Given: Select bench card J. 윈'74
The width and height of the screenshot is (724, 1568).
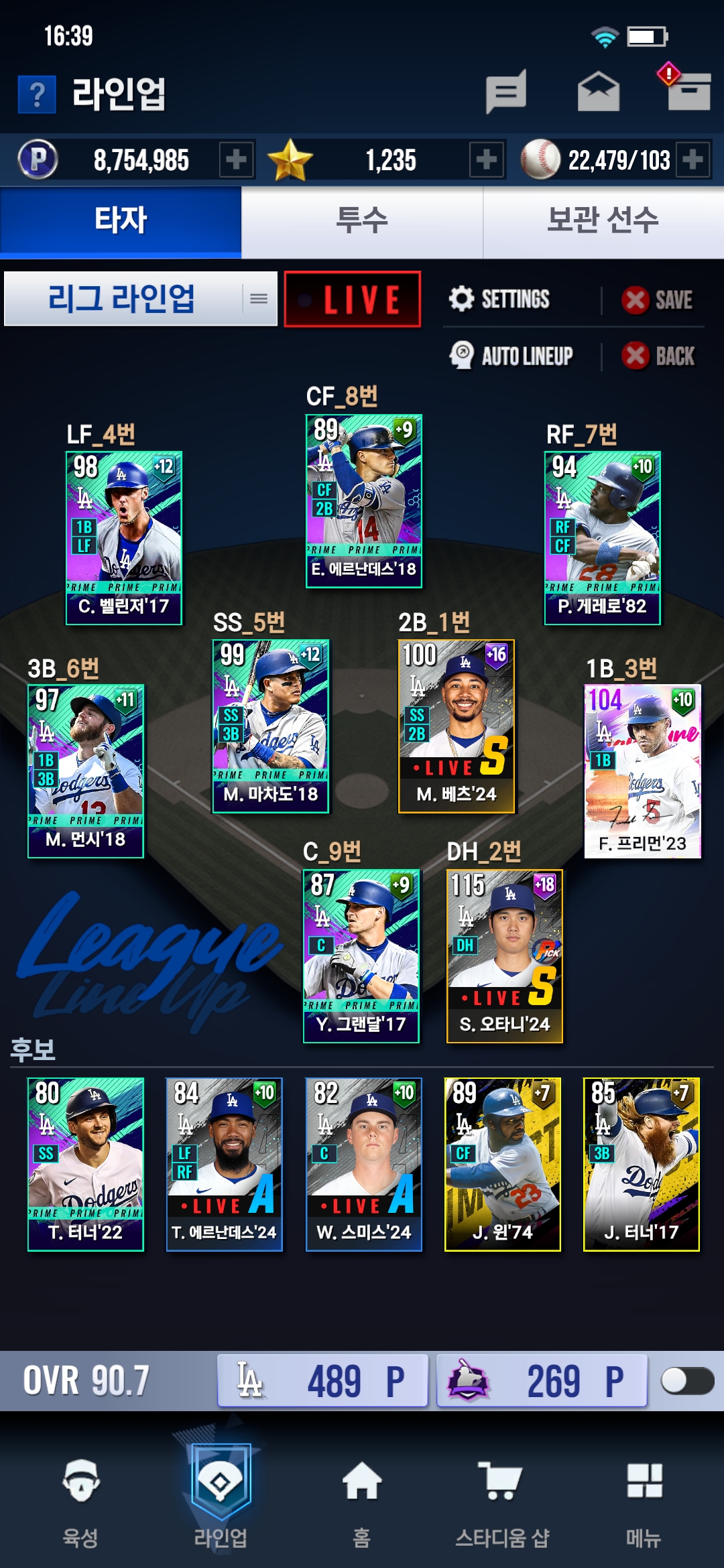Looking at the screenshot, I should pyautogui.click(x=503, y=1164).
